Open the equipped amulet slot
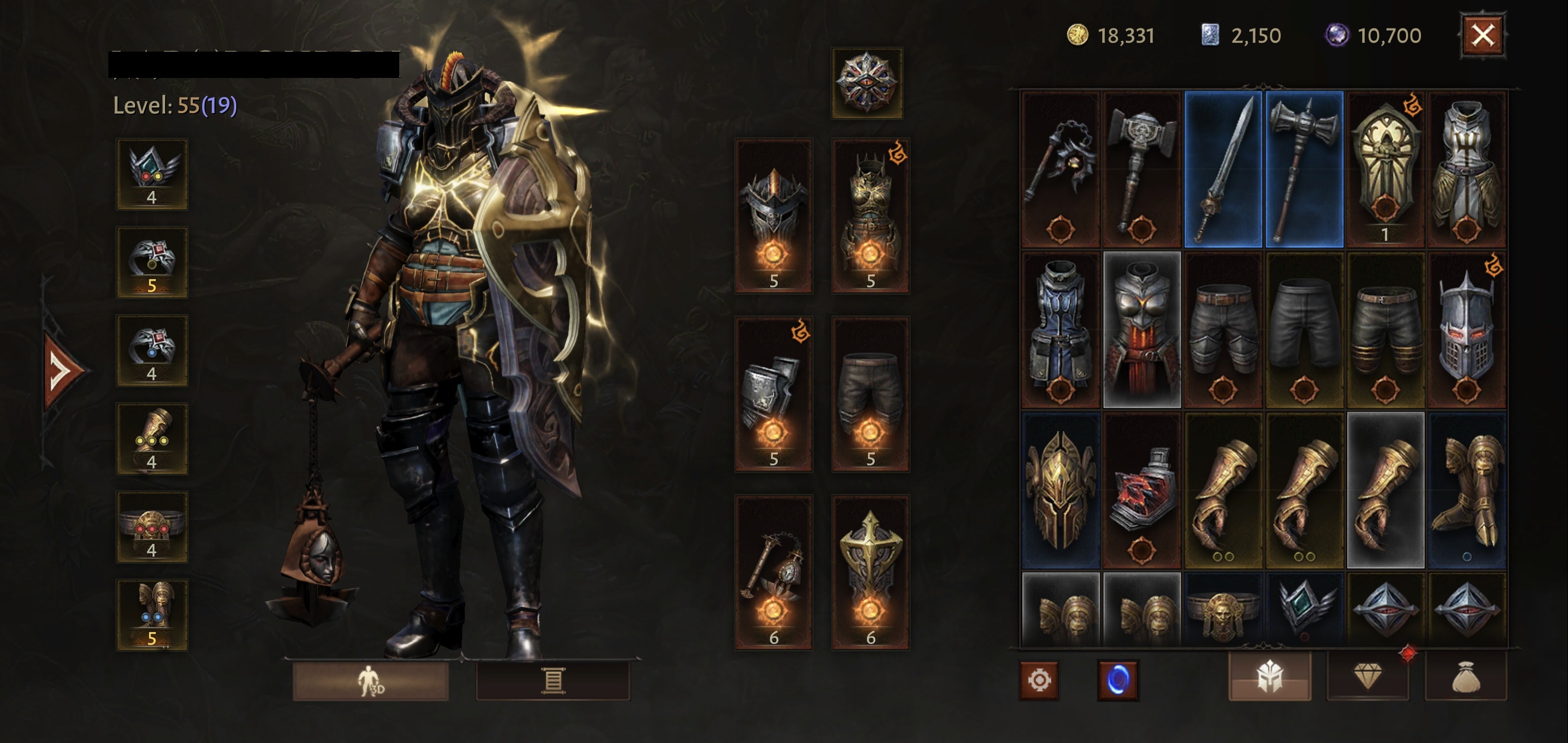The height and width of the screenshot is (743, 1568). tap(152, 174)
